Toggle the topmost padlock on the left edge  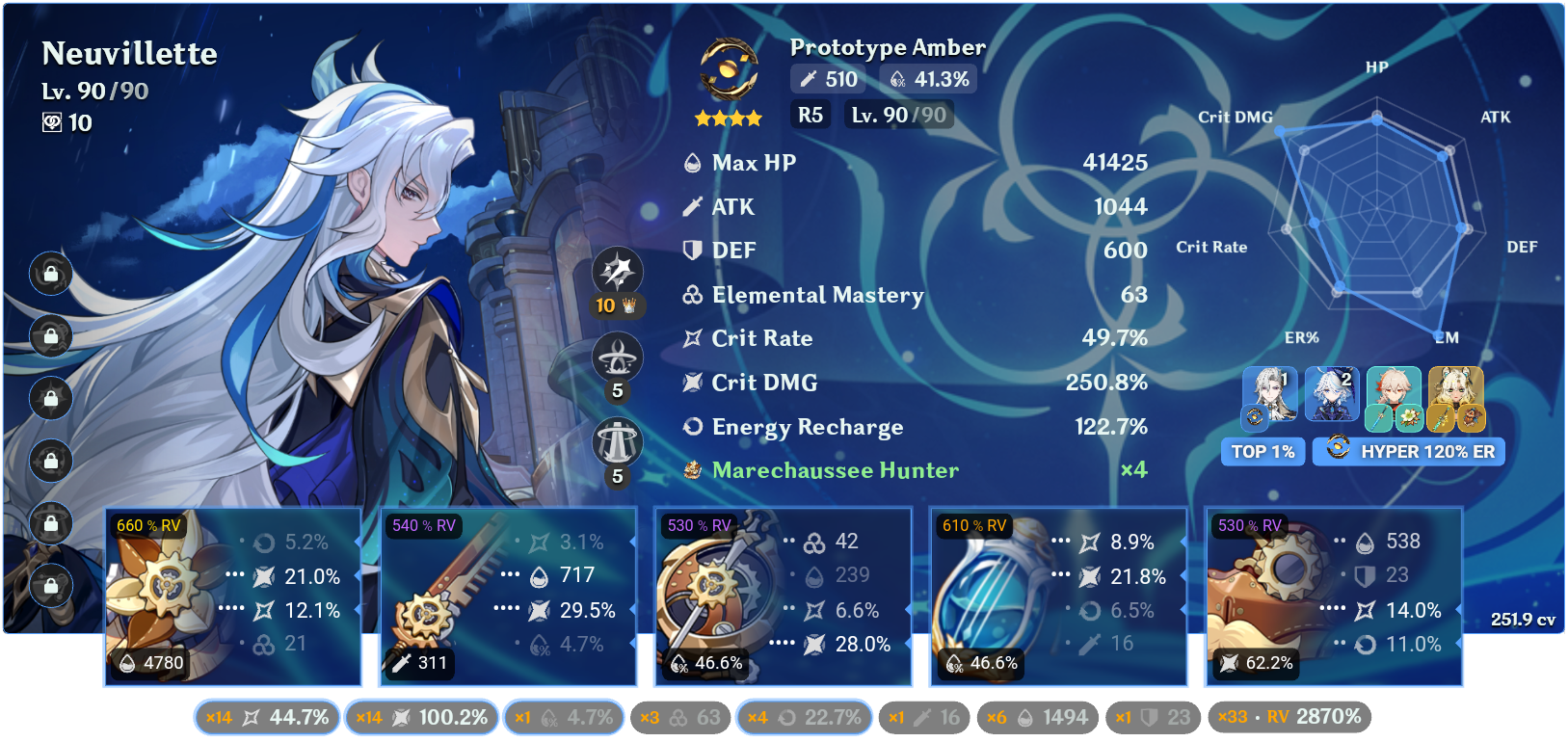click(x=50, y=274)
